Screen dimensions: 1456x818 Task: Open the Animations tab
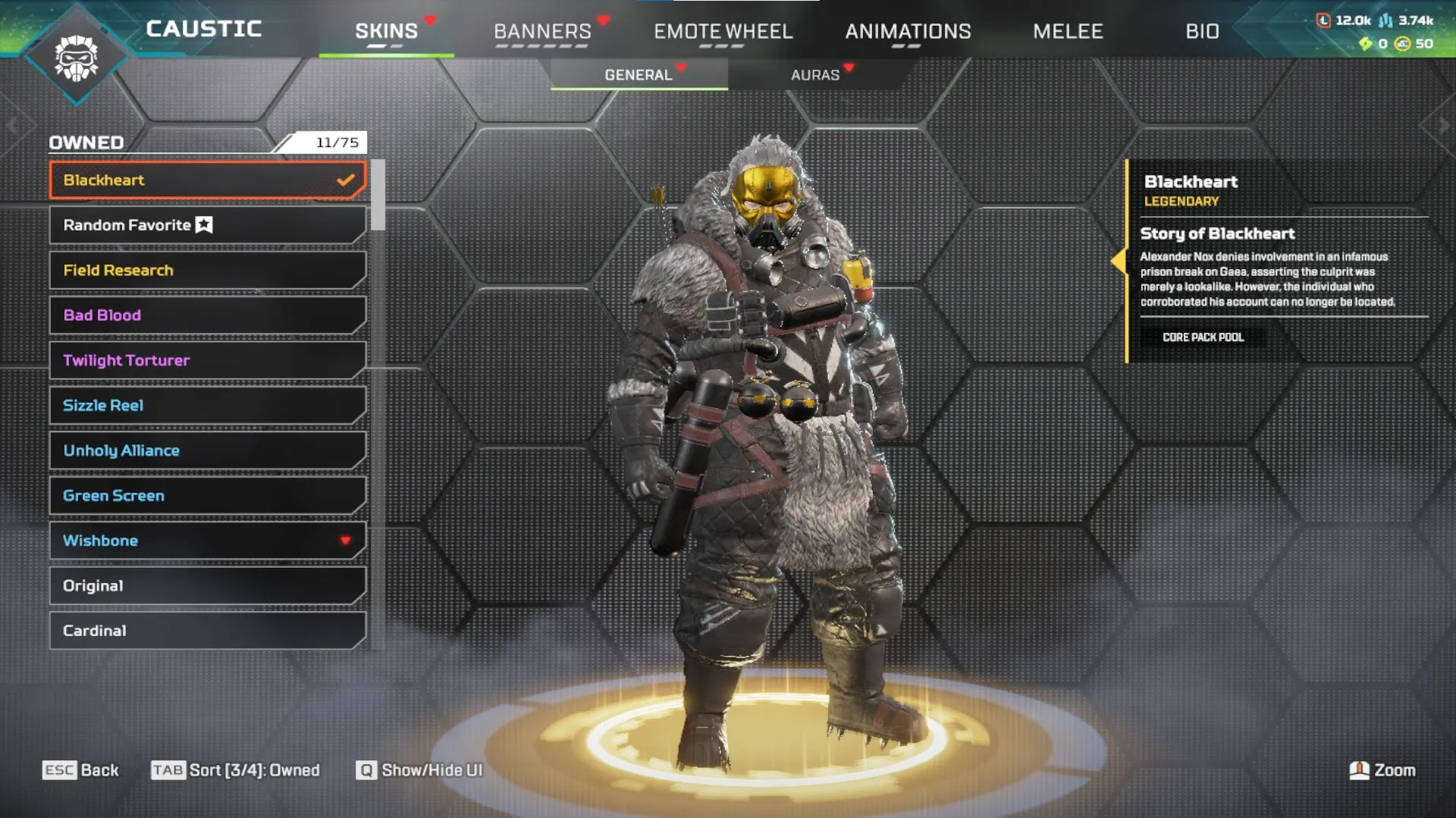(x=908, y=32)
